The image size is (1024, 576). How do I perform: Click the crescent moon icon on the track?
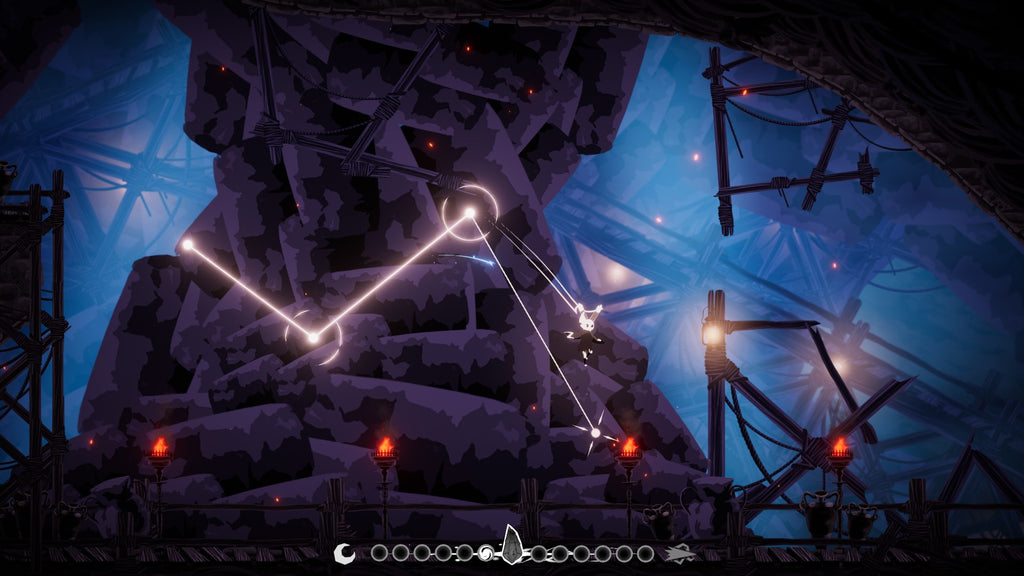pos(344,552)
